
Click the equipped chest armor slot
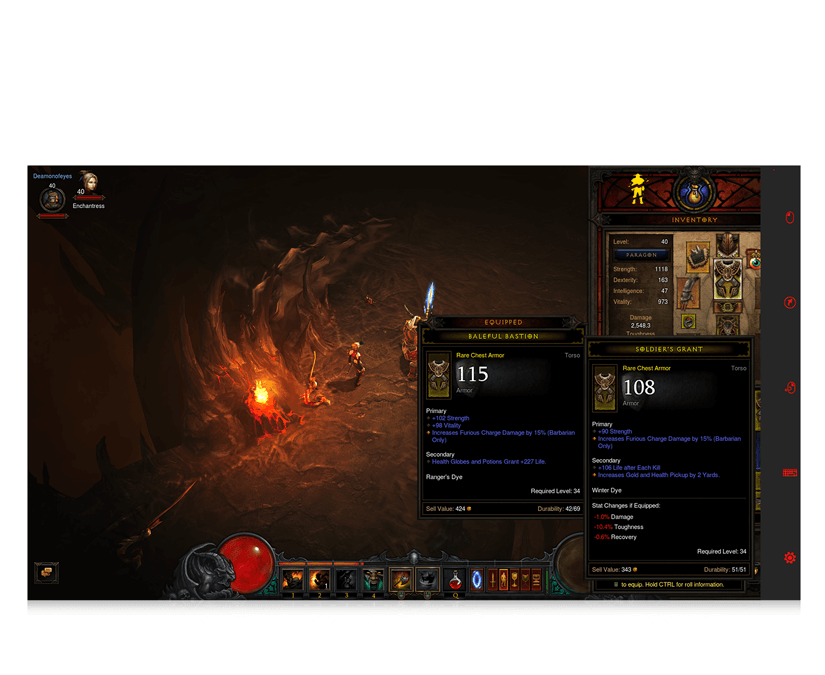pos(727,278)
